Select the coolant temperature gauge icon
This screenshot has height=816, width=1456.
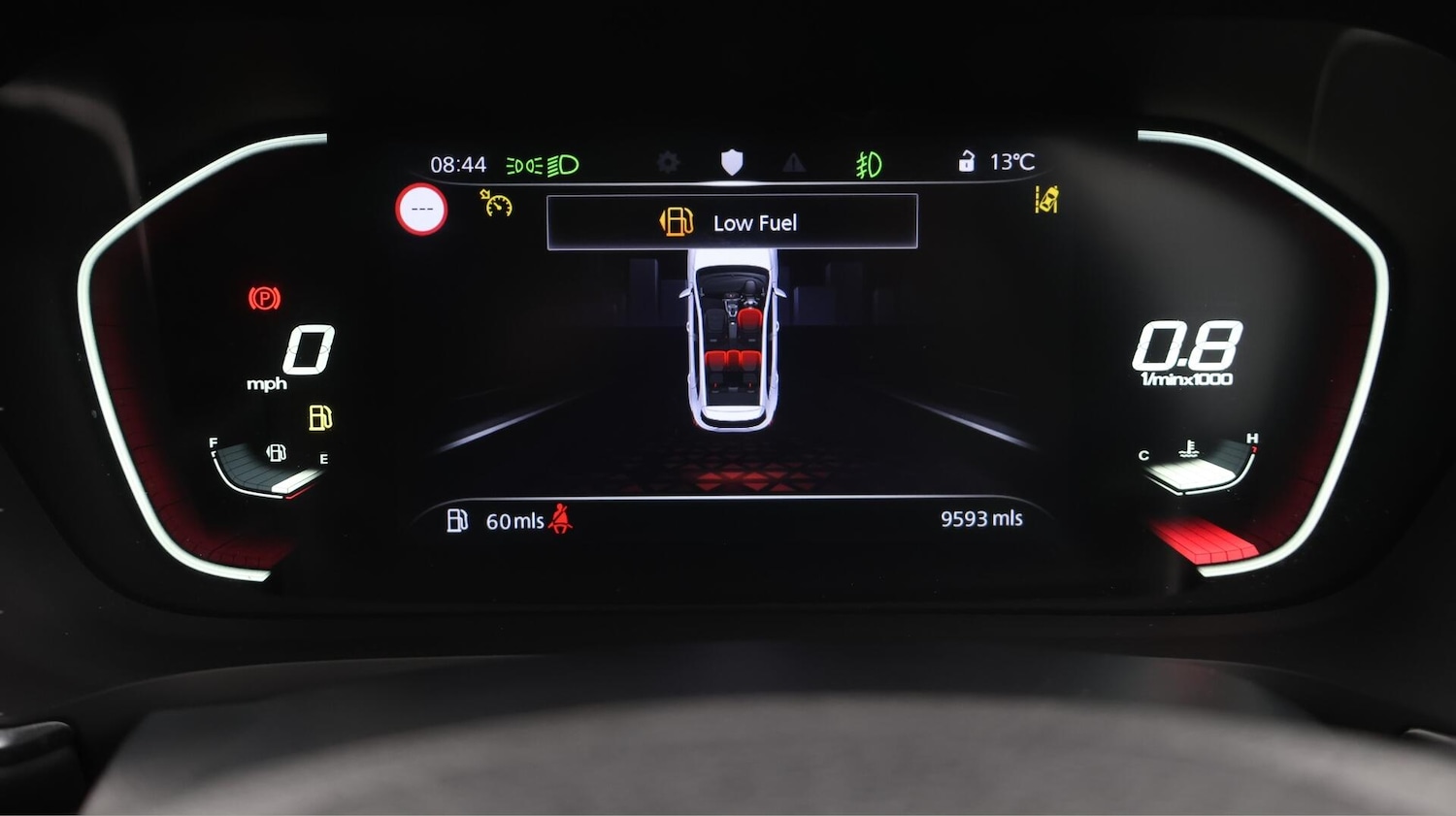click(1189, 449)
